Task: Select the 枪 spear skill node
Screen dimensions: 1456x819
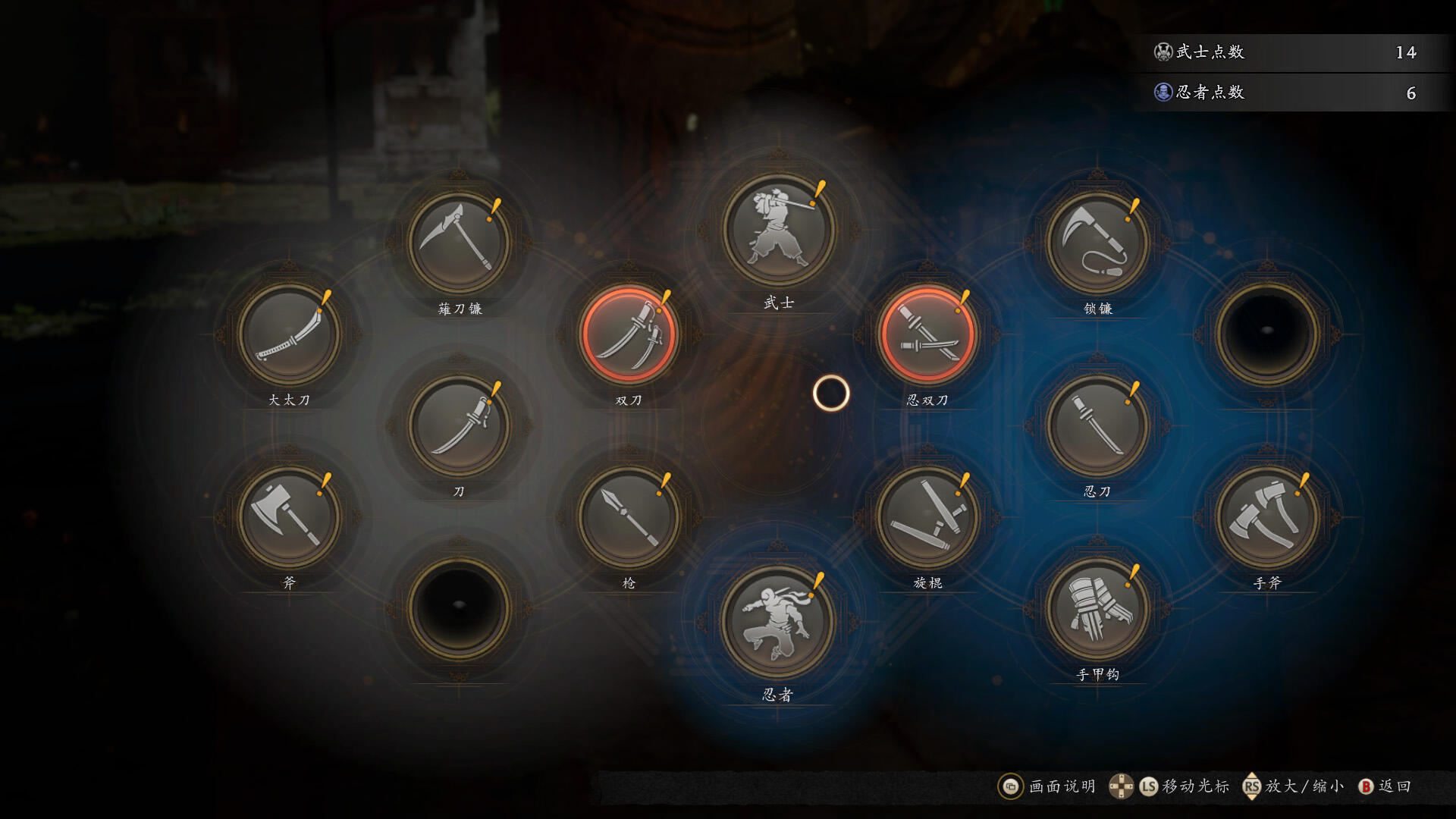Action: pos(628,517)
